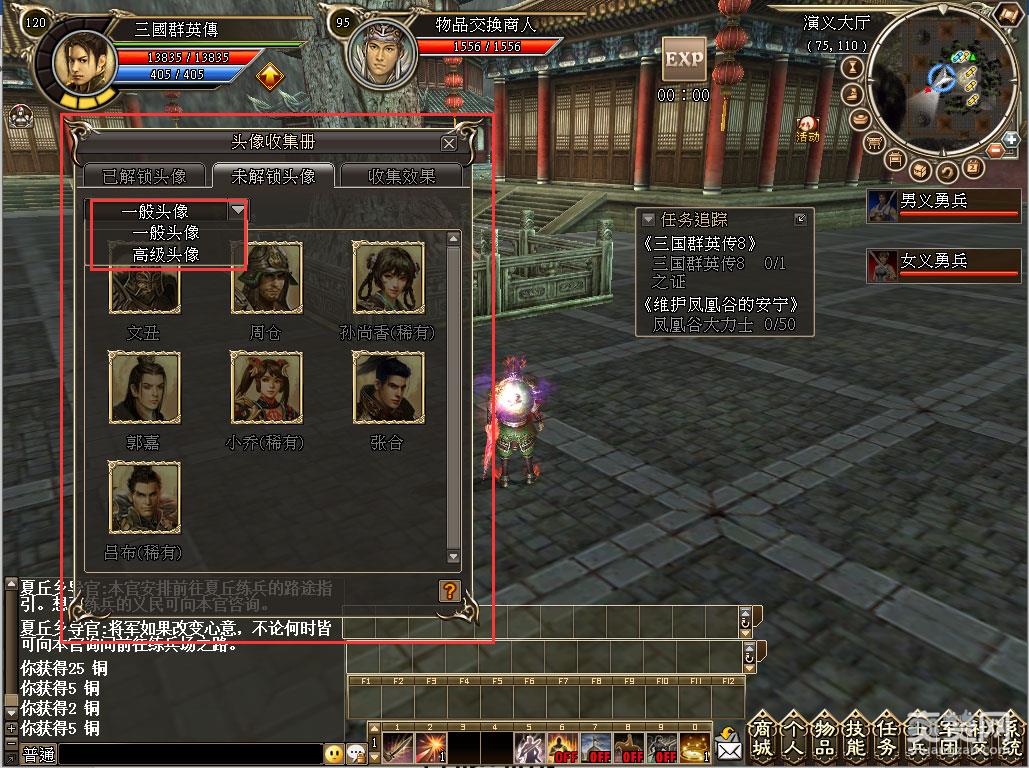Open the question mark help button
Screen dimensions: 1029x768
[x=449, y=590]
